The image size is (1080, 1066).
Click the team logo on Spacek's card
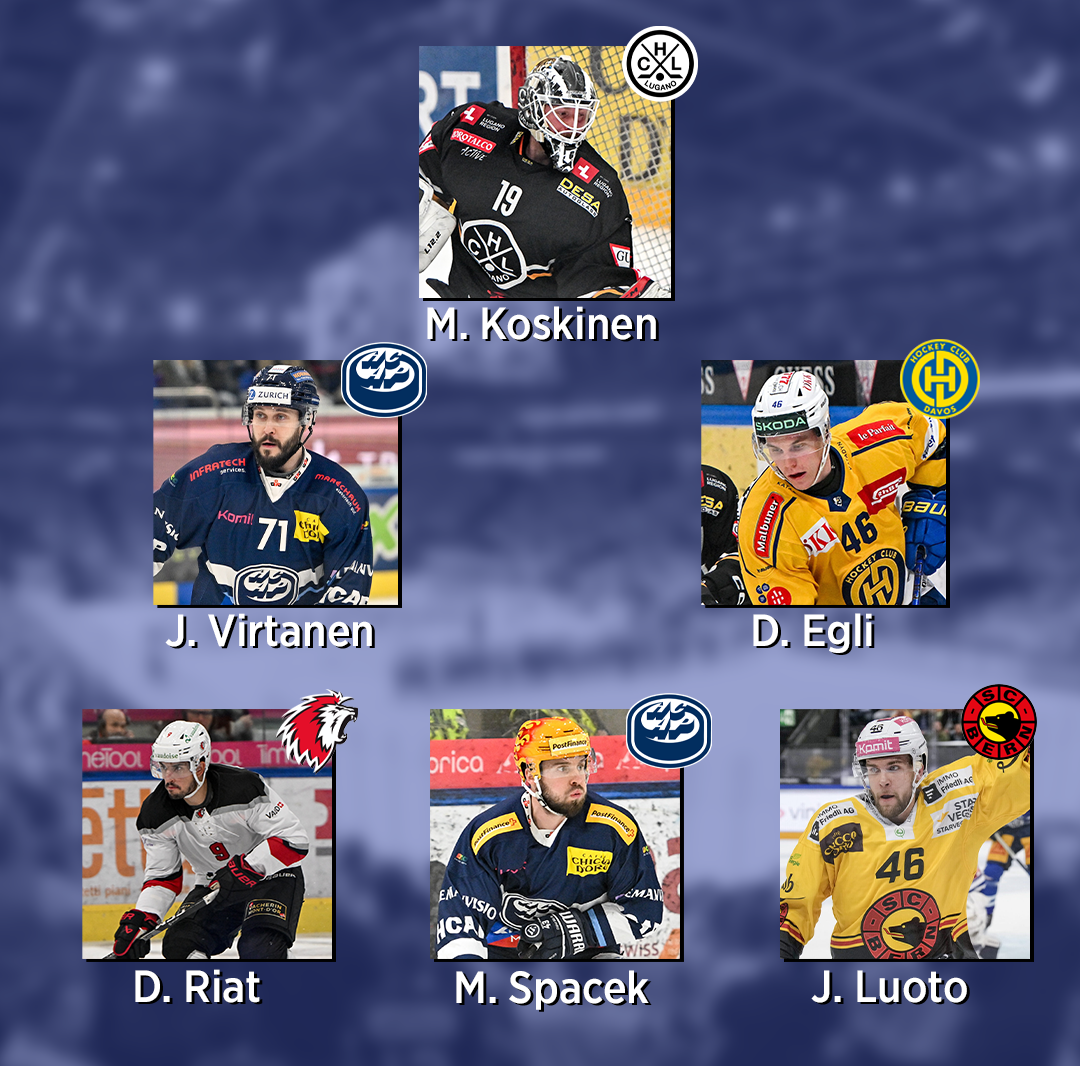pos(668,731)
